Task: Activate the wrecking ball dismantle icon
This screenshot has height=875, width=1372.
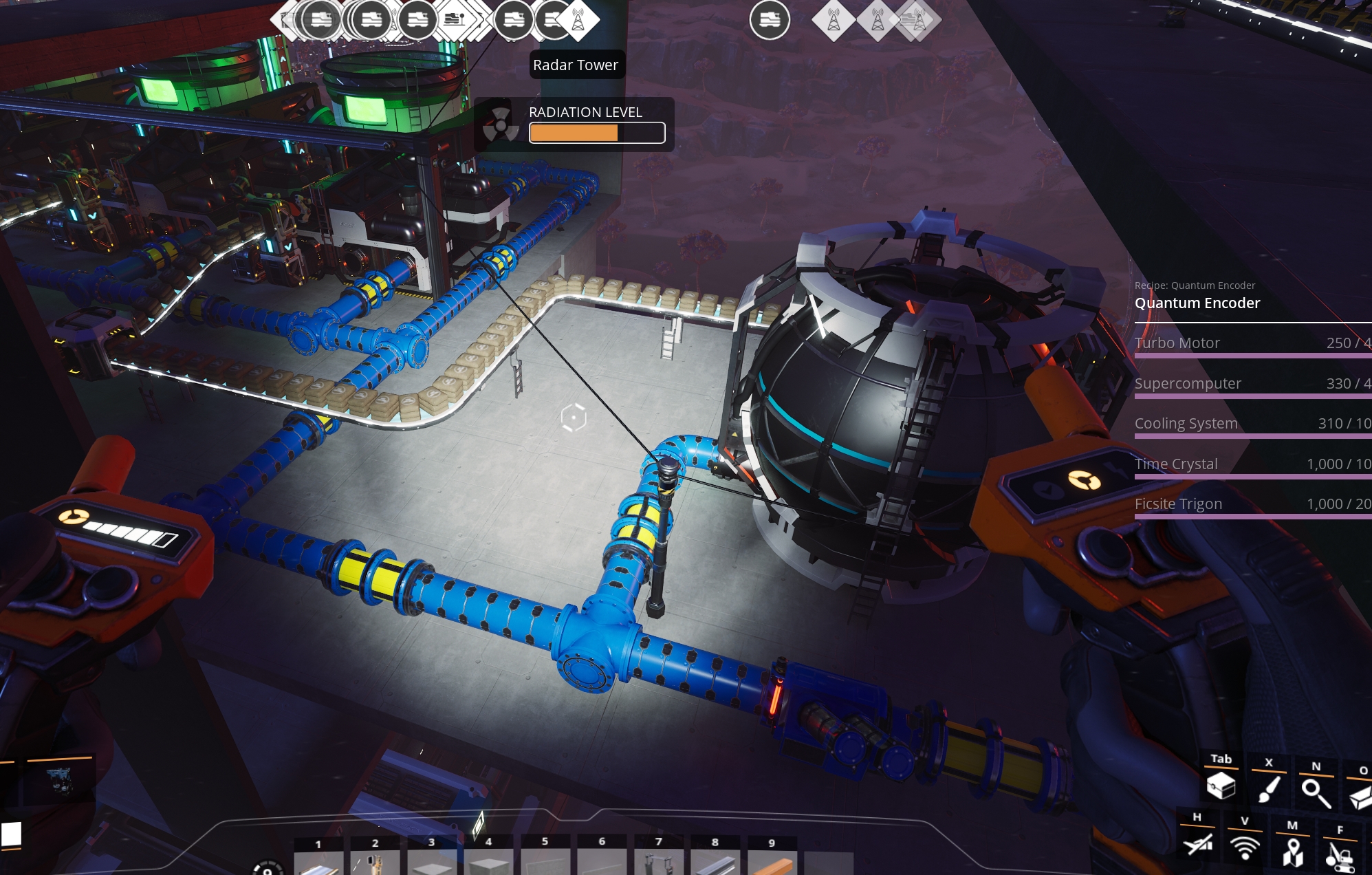Action: coord(1340,856)
